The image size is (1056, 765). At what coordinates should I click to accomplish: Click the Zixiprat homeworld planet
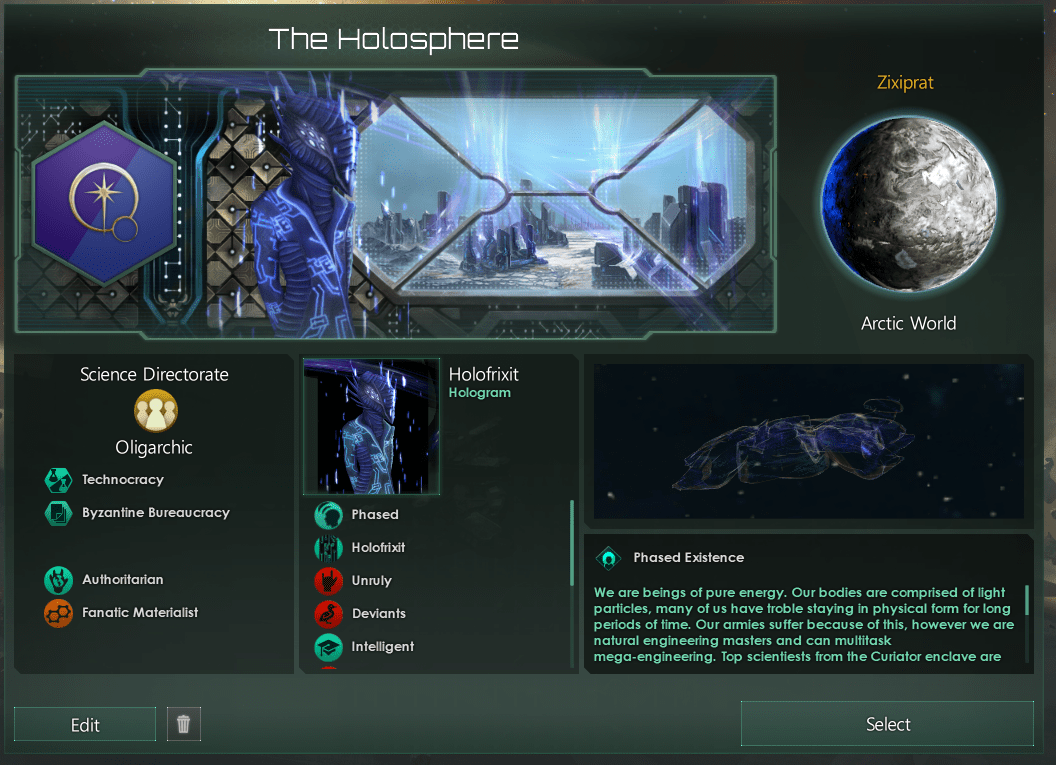[908, 202]
